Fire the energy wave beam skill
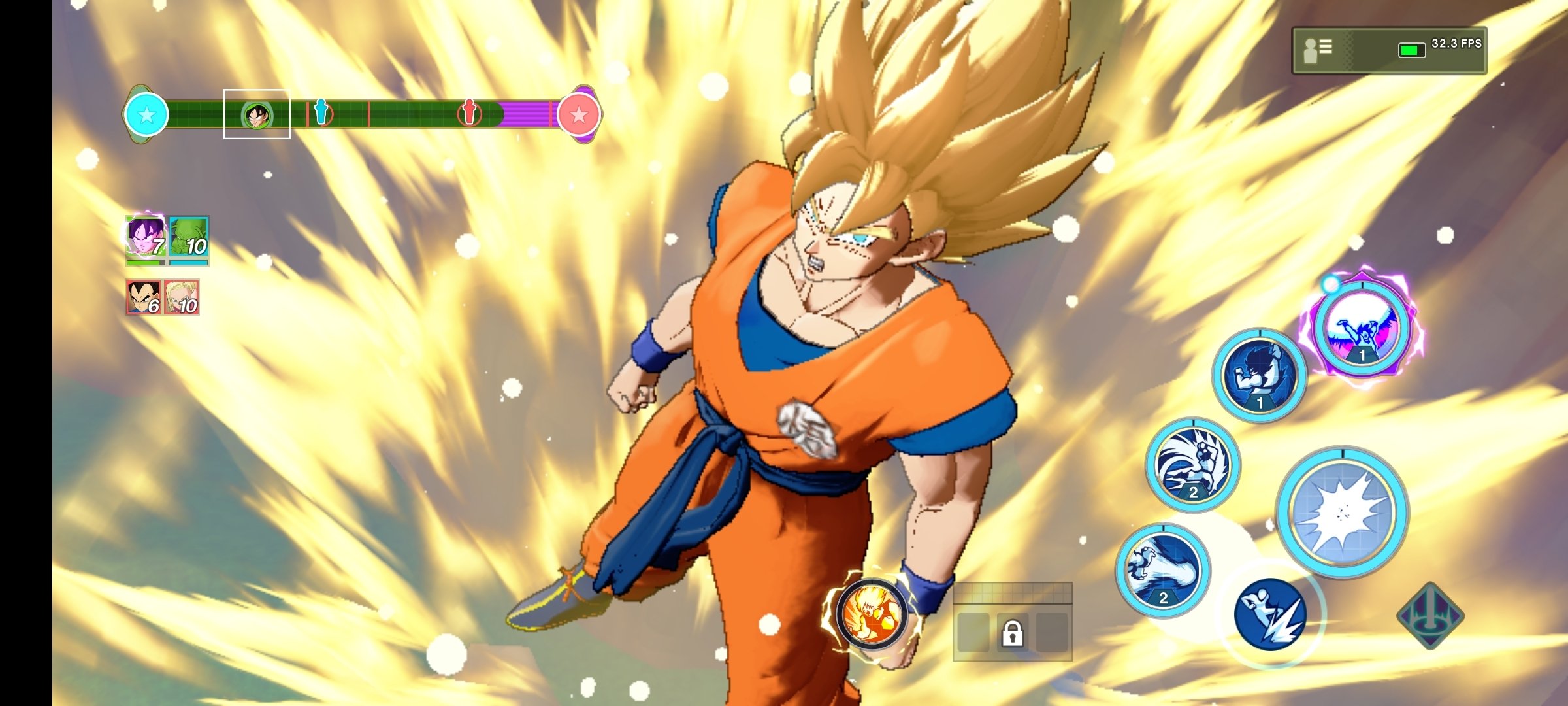The height and width of the screenshot is (706, 1568). [x=1163, y=570]
